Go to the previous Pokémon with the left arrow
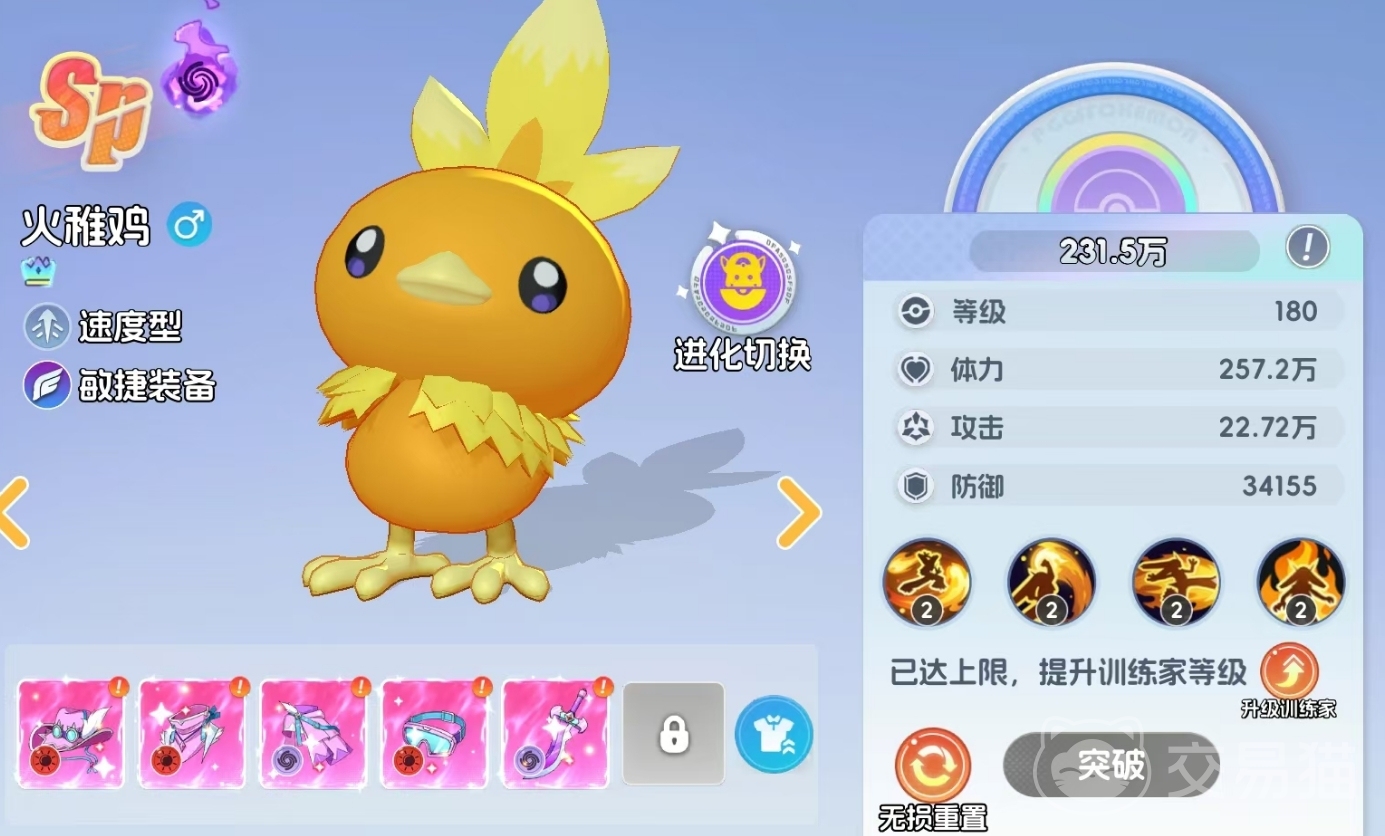 pyautogui.click(x=14, y=512)
